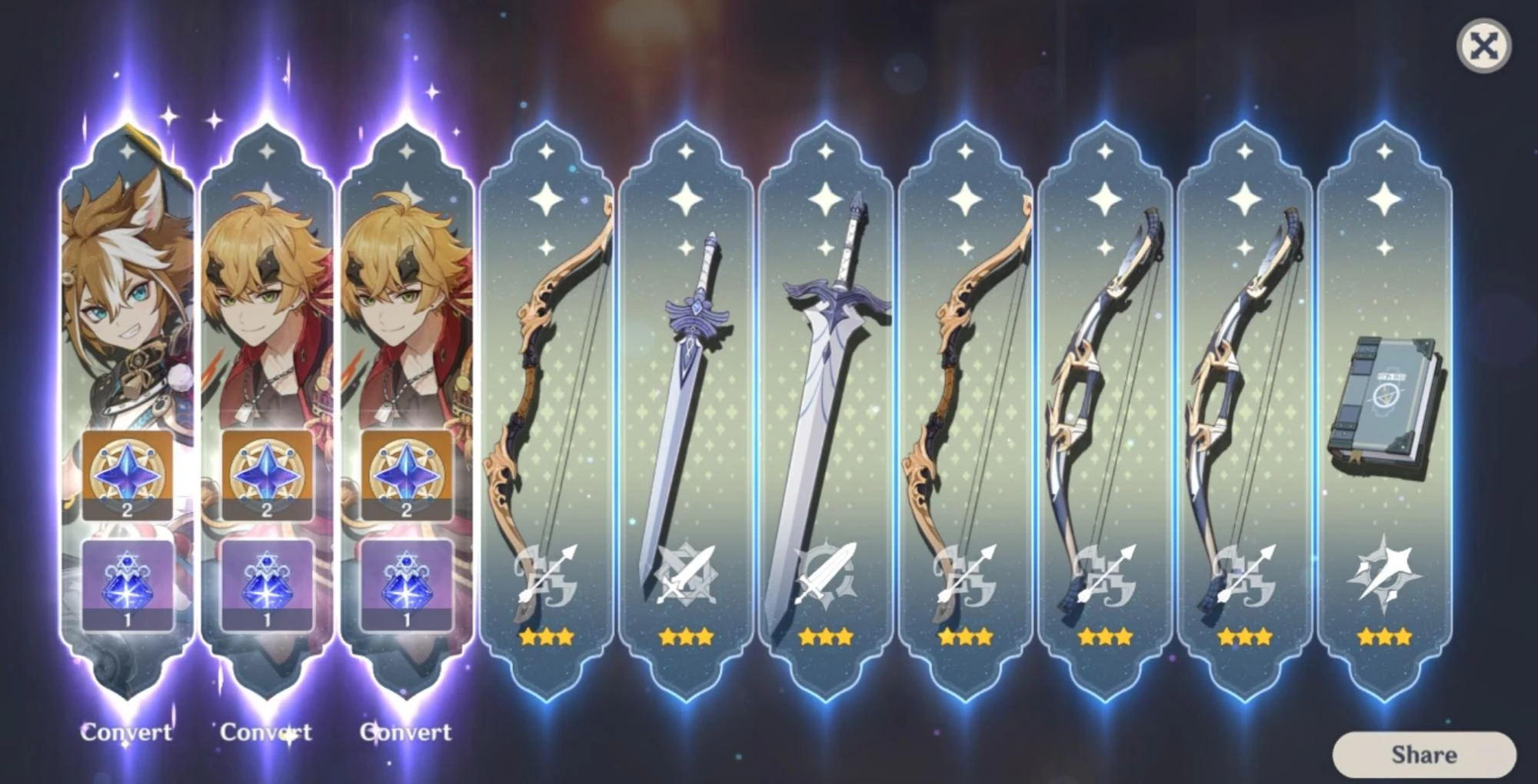Tap the Share button
The image size is (1538, 784).
(x=1423, y=754)
